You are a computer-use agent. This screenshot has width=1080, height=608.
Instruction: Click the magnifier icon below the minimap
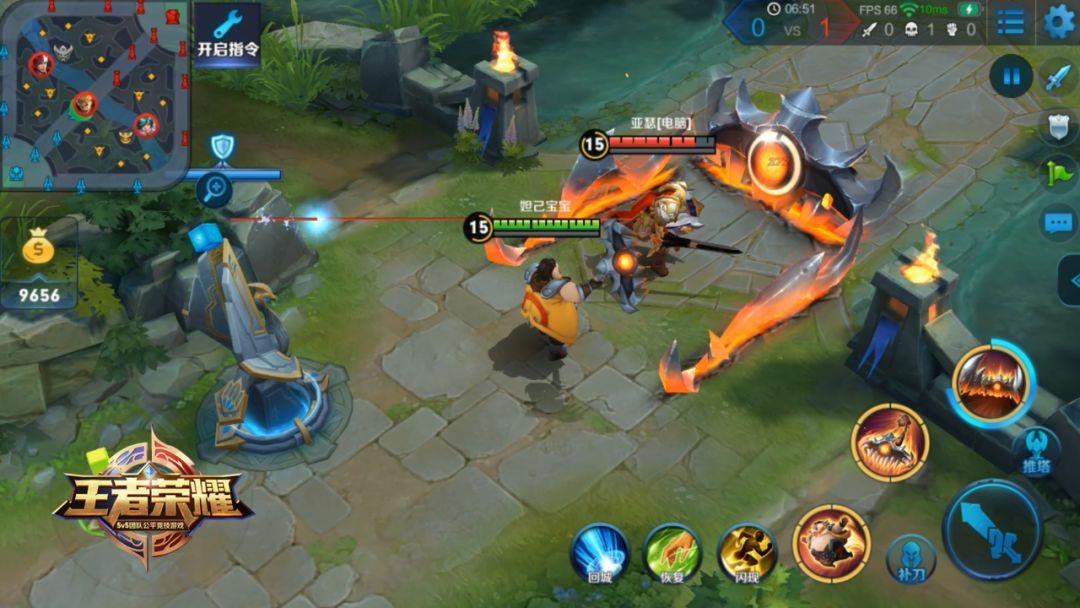point(214,189)
